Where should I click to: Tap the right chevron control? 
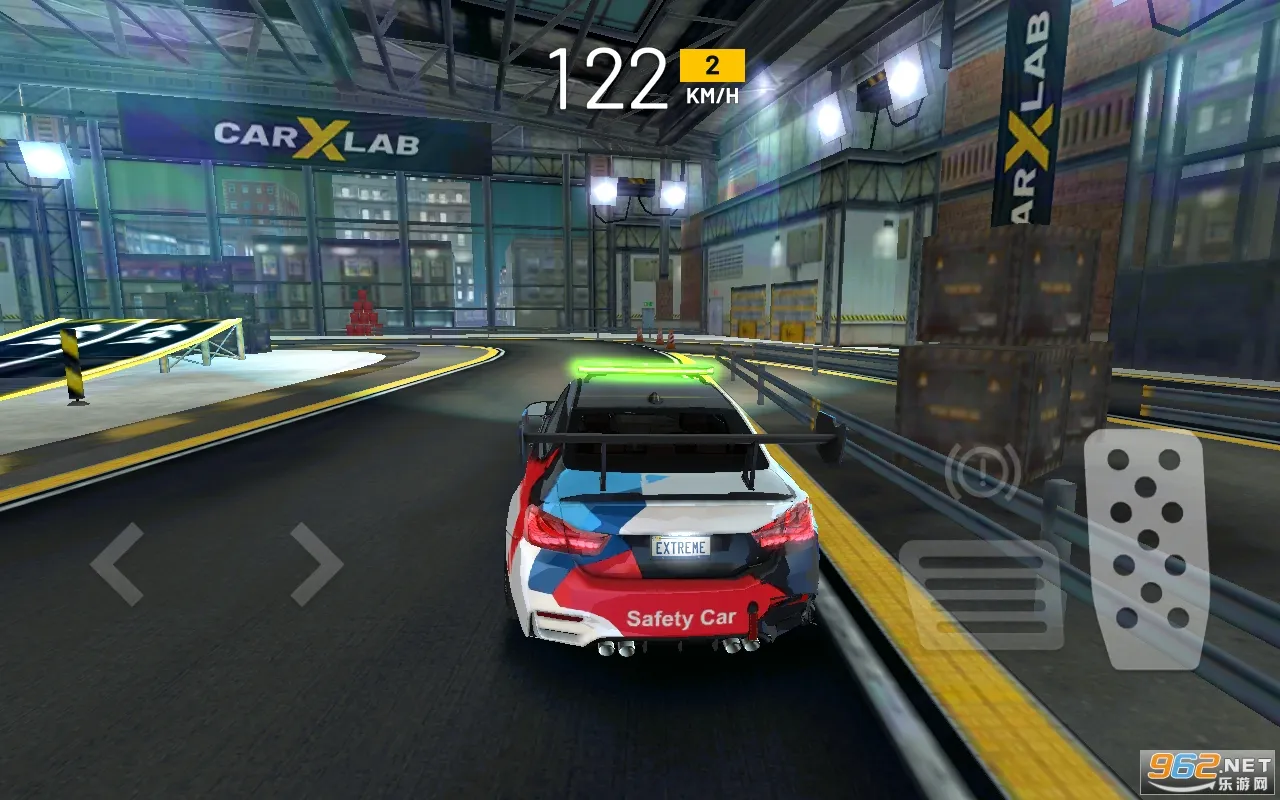tap(315, 562)
